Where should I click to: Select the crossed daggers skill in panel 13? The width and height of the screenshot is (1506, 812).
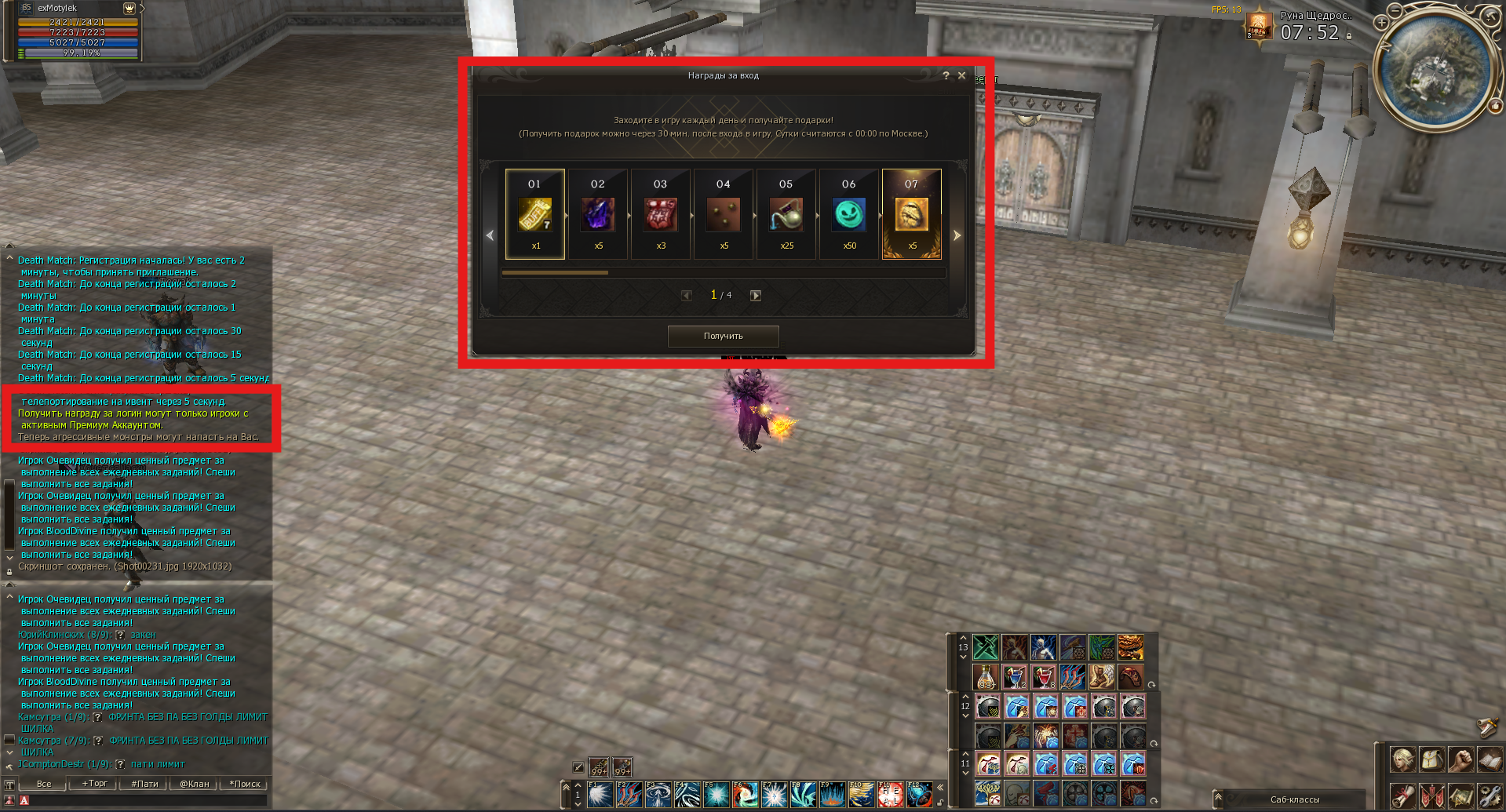coord(986,646)
